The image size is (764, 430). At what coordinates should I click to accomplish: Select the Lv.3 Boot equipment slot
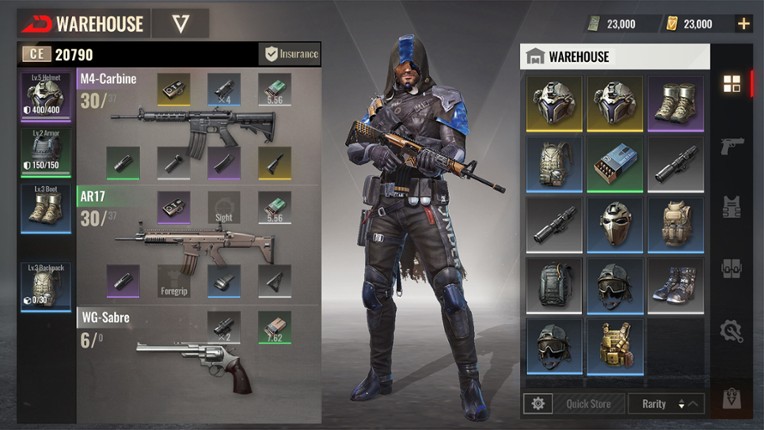point(47,208)
